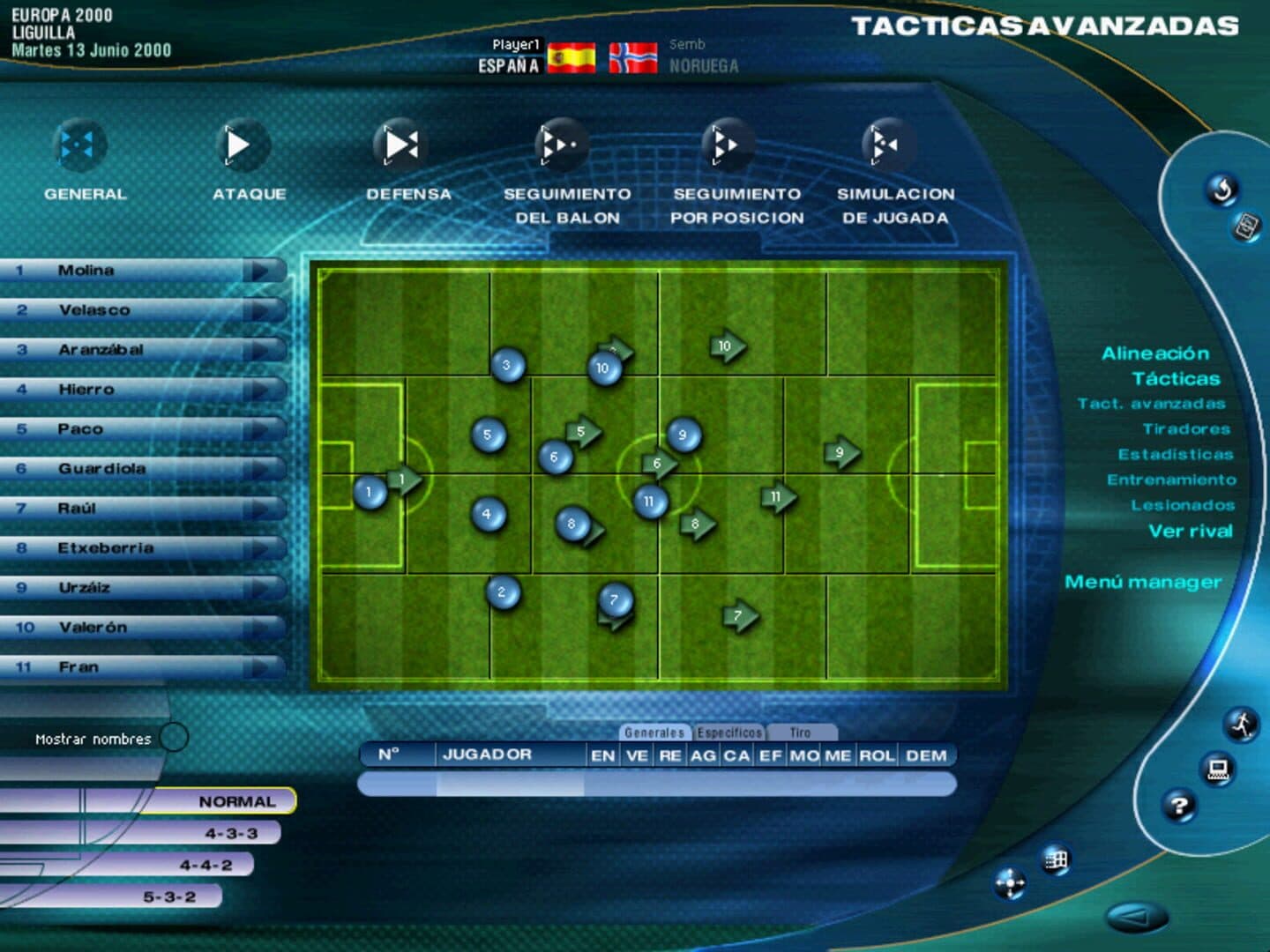Screen dimensions: 1270x952
Task: Toggle the Mostrar nombres option
Action: click(x=174, y=737)
